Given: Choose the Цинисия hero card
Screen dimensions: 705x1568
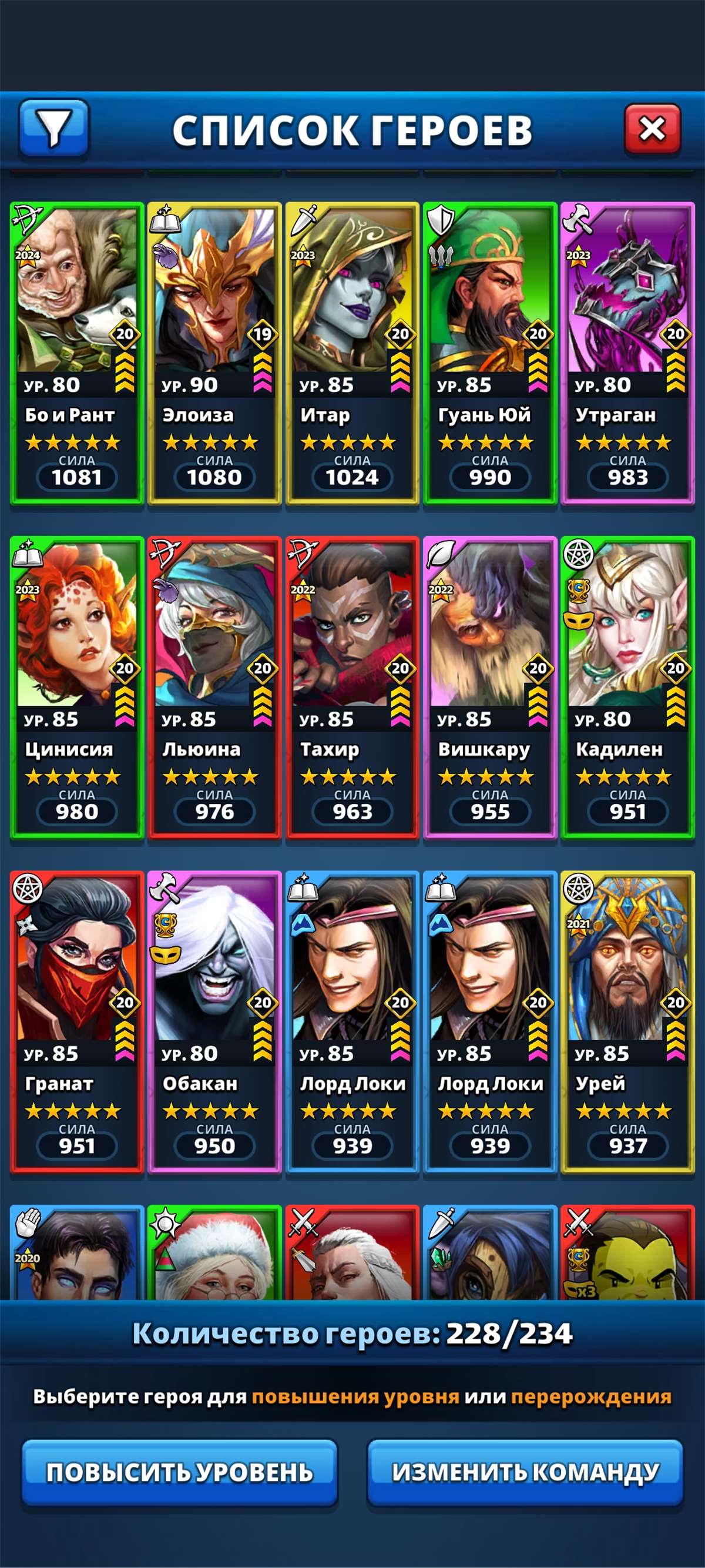Looking at the screenshot, I should point(76,687).
